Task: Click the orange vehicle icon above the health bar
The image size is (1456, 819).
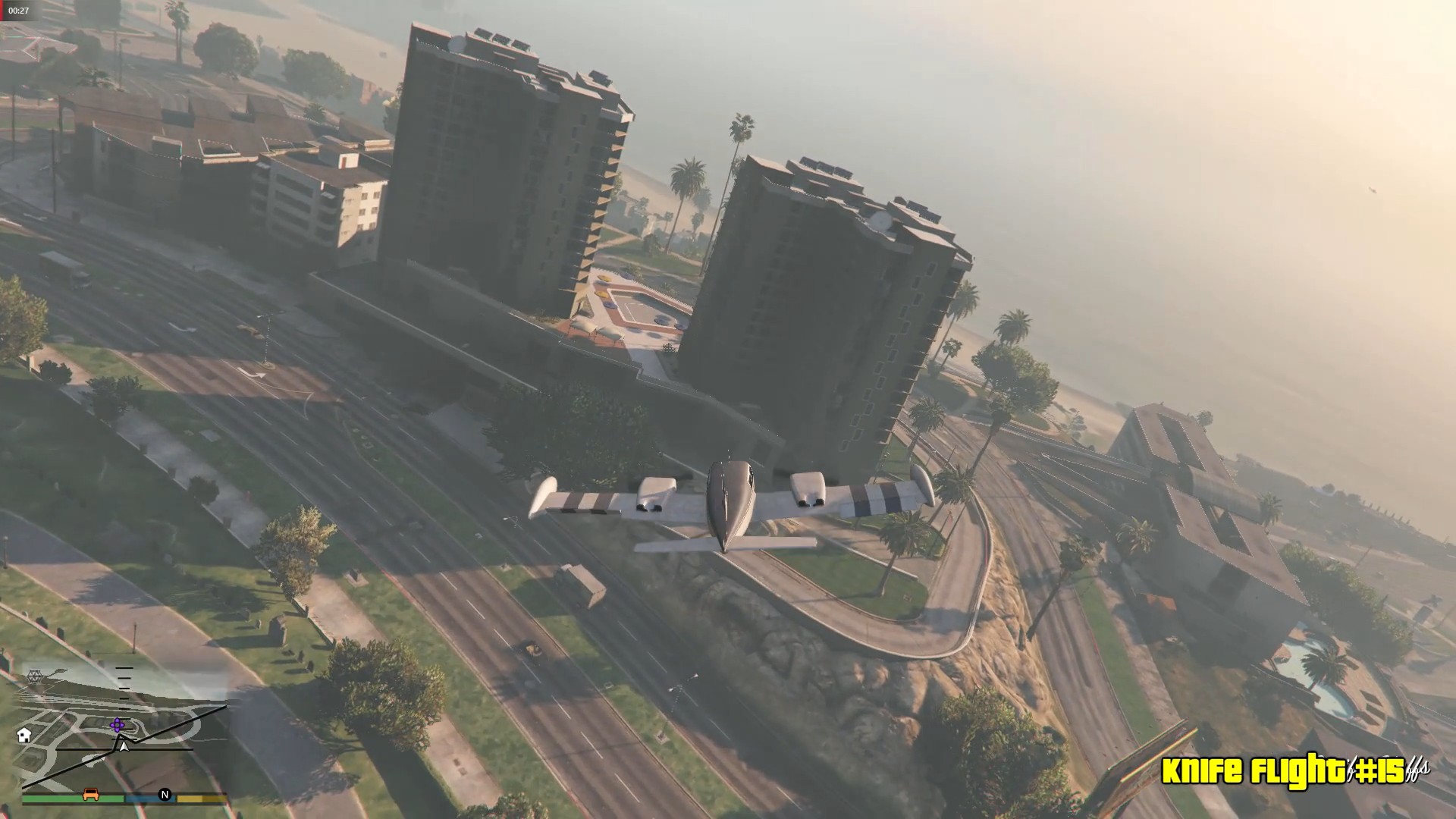Action: click(90, 795)
